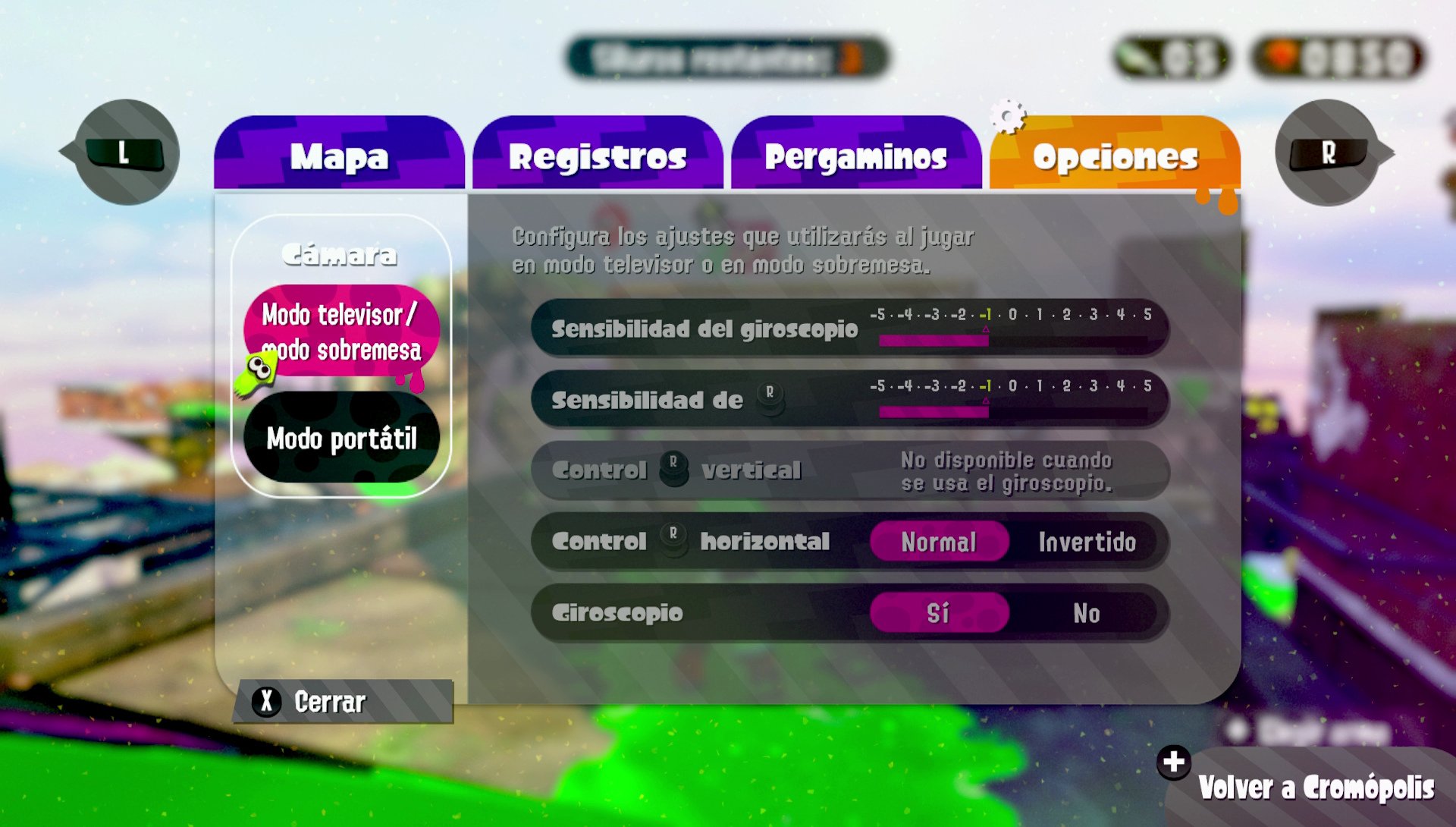Keep Giroscopio enabled by clicking Sí
The width and height of the screenshot is (1456, 827).
(938, 614)
